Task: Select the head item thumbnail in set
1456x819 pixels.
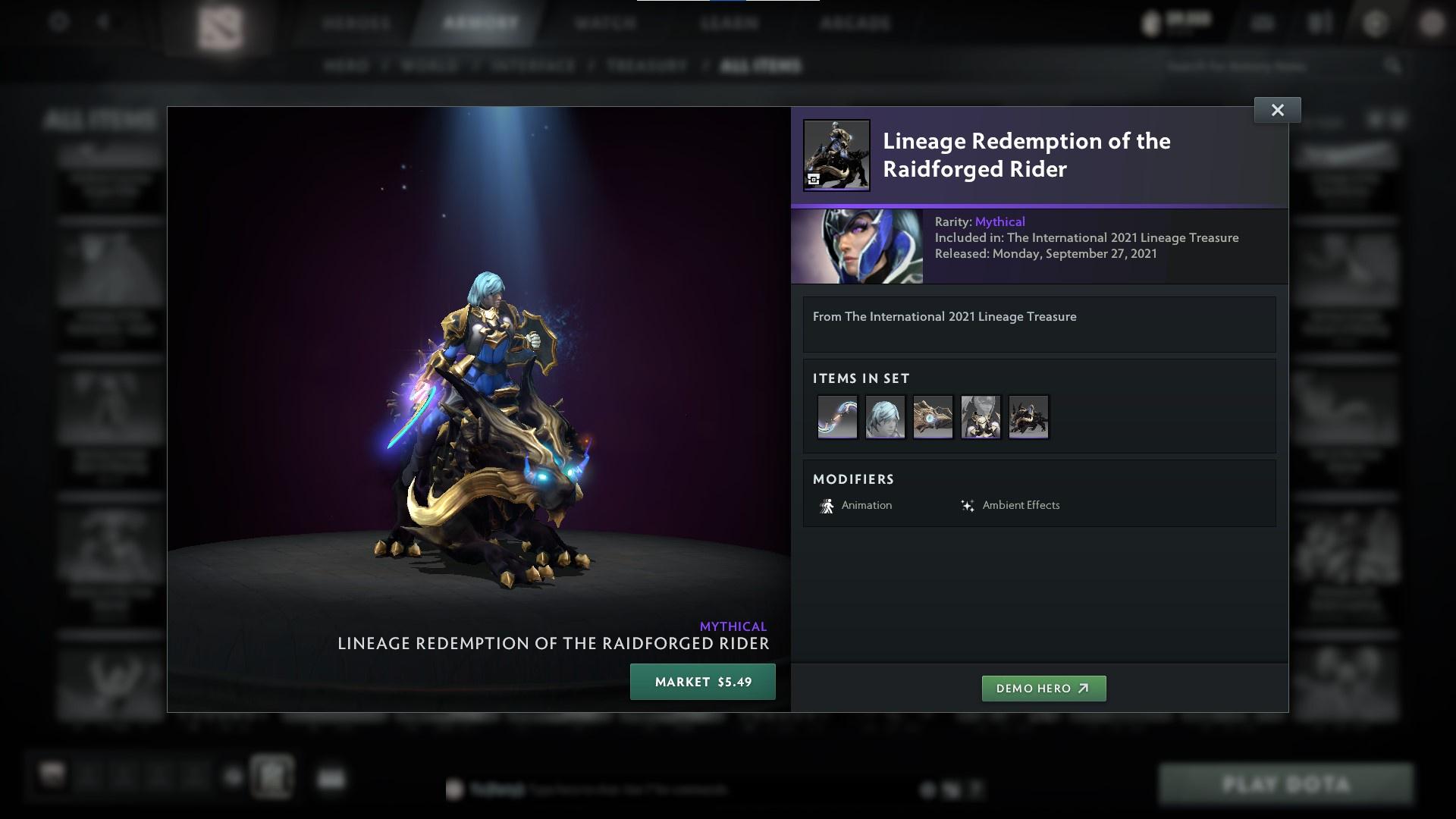Action: [x=885, y=416]
